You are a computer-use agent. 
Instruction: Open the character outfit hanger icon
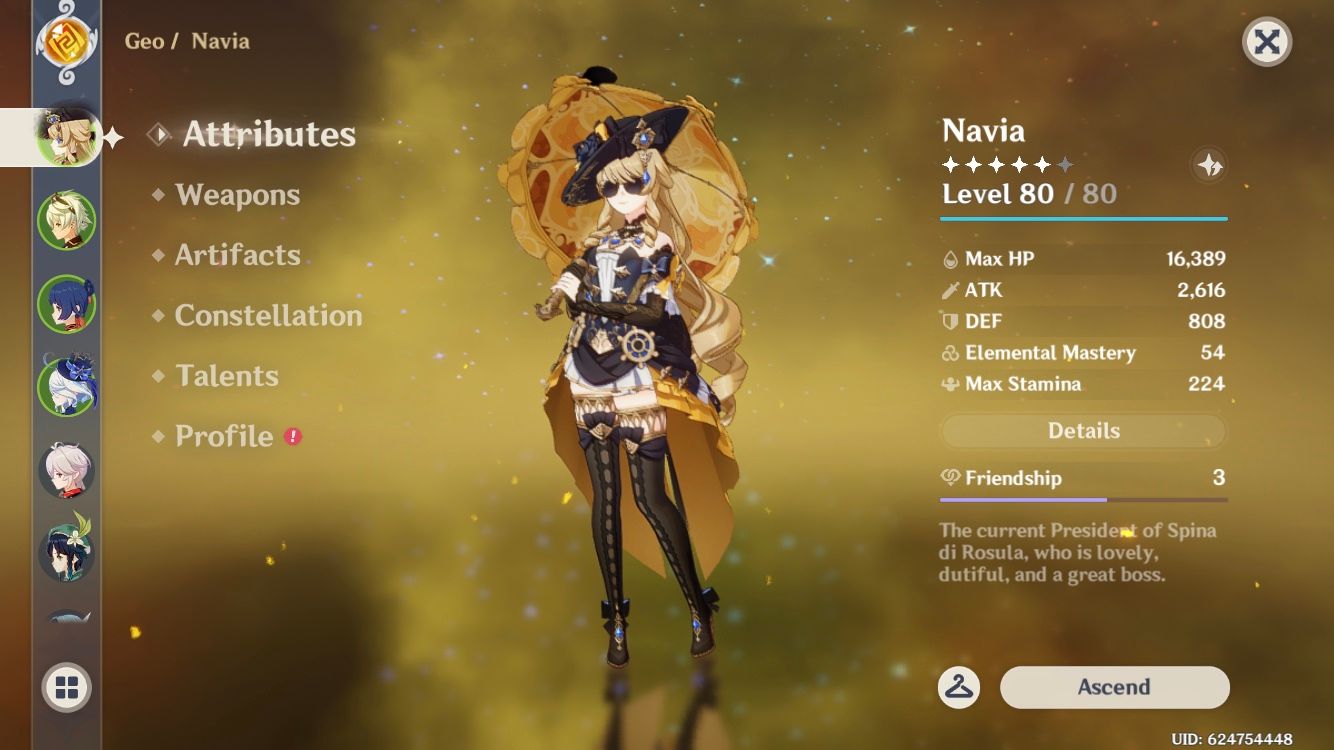point(957,687)
